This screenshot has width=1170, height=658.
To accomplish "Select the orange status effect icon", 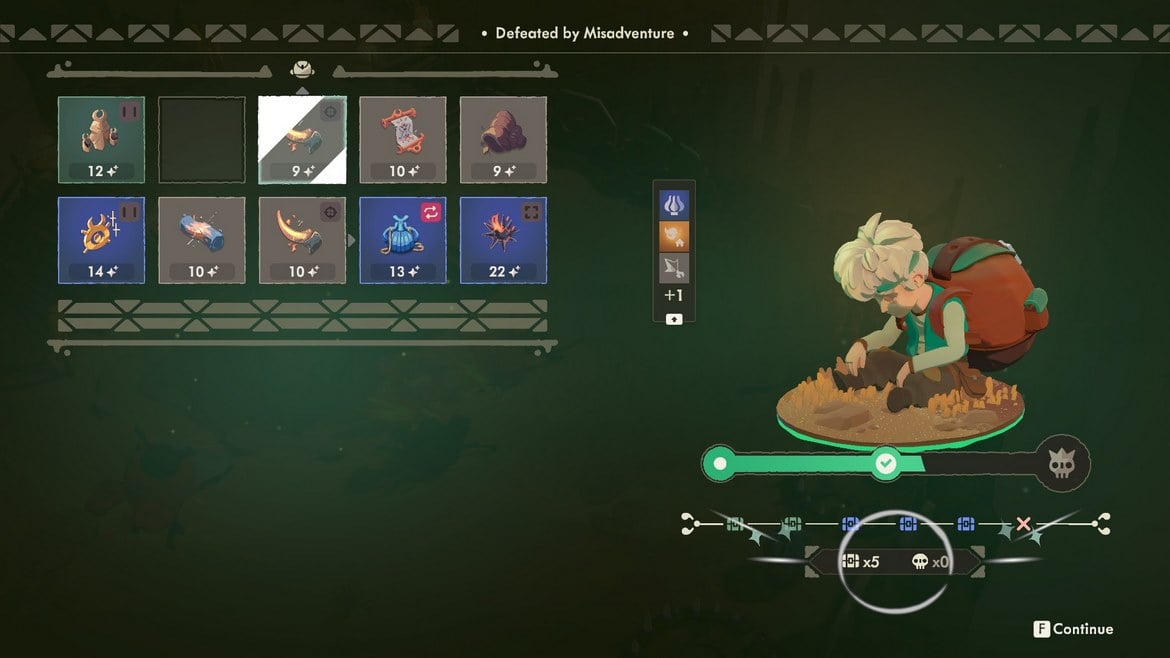I will click(674, 235).
